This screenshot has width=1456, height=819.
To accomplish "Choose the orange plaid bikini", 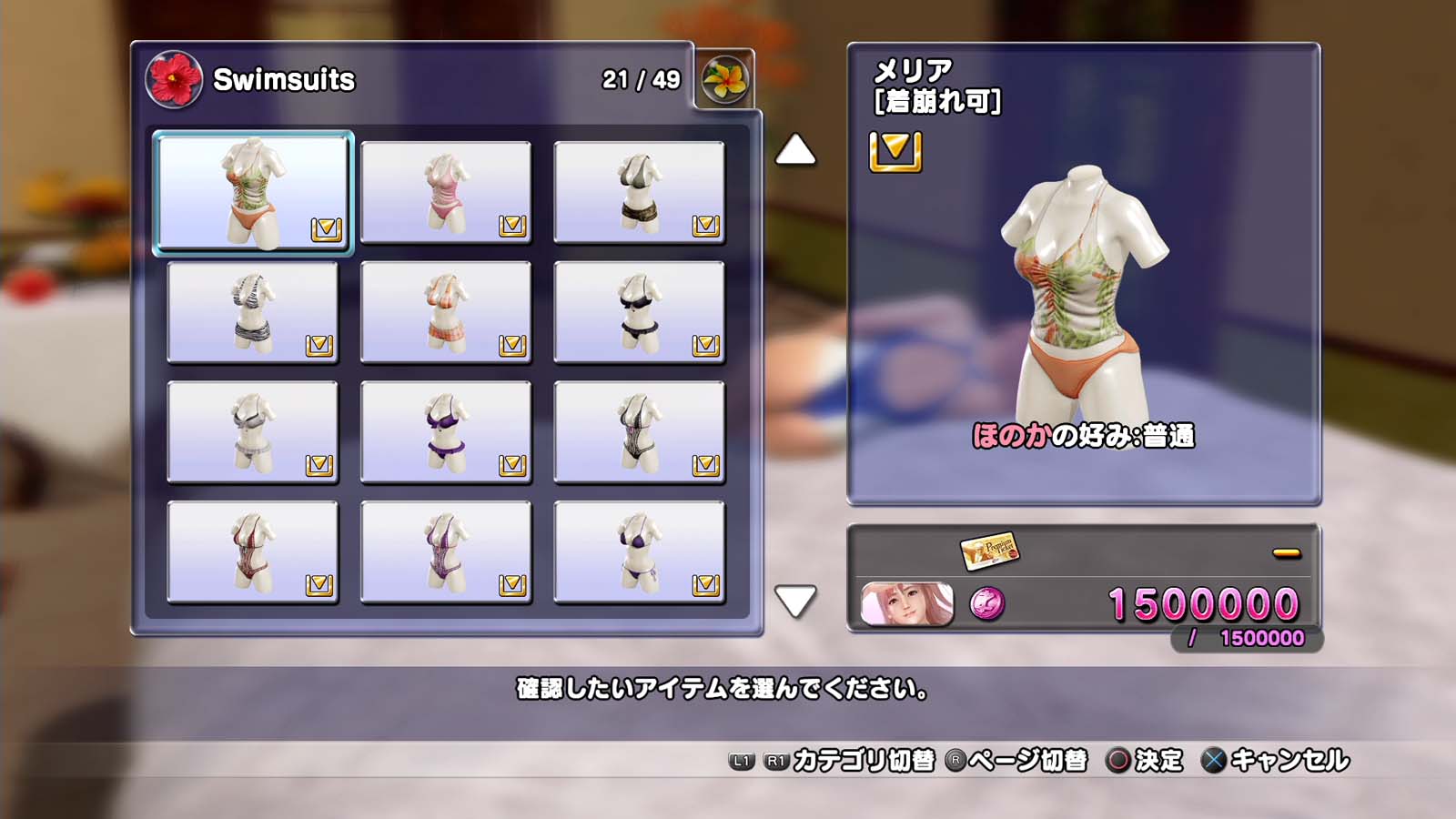I will pyautogui.click(x=446, y=312).
